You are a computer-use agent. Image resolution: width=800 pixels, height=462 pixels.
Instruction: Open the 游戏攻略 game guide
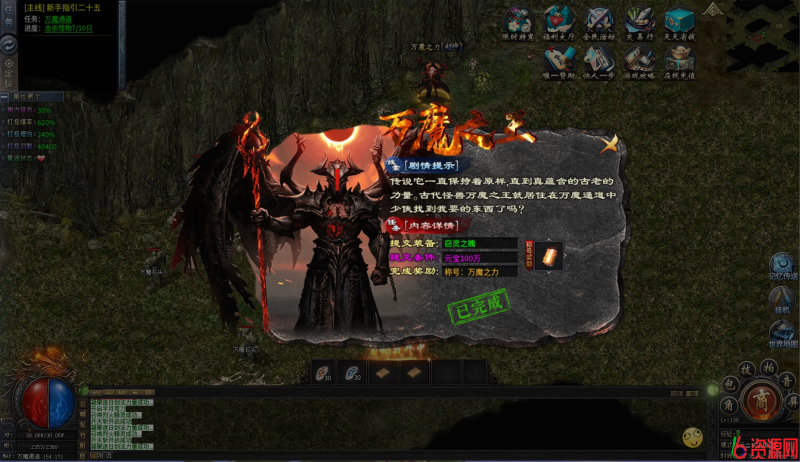pos(639,60)
